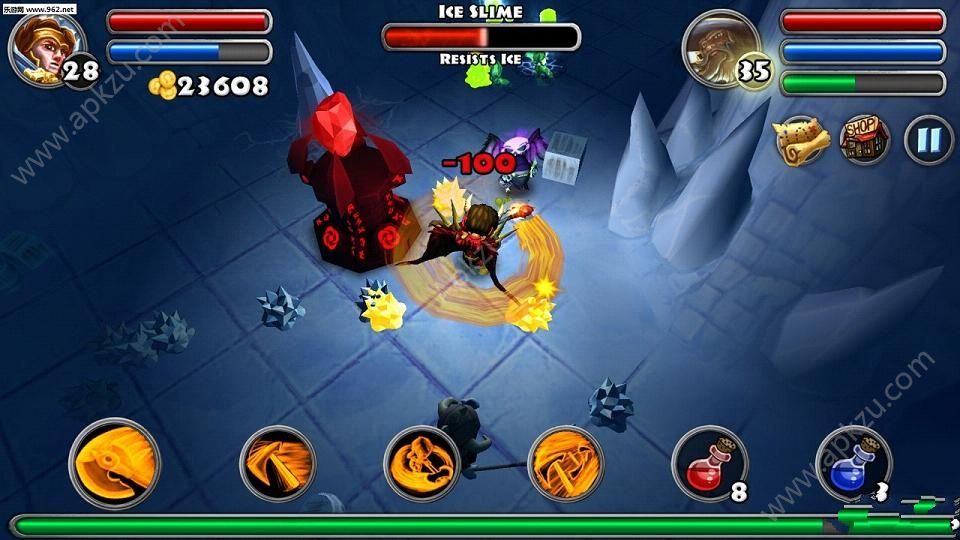The width and height of the screenshot is (960, 540).
Task: Pause the game
Action: pyautogui.click(x=929, y=140)
